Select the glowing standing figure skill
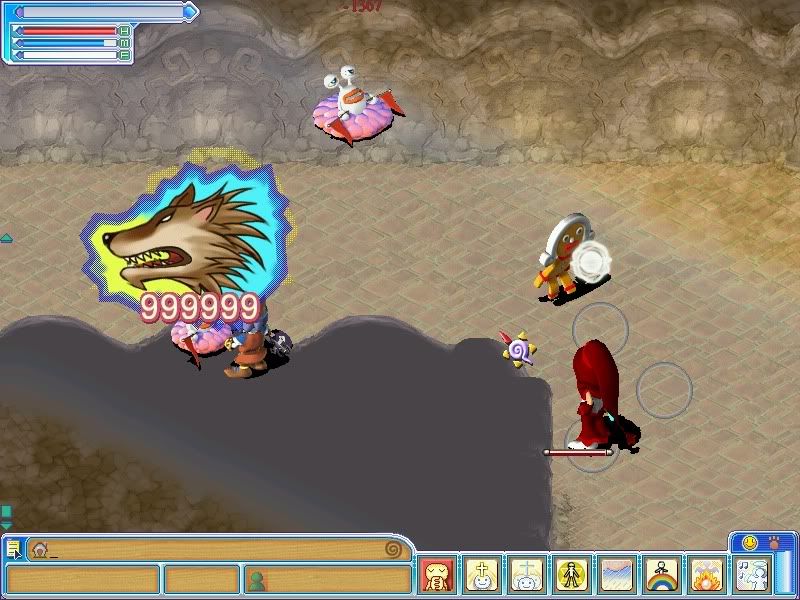800x600 pixels. (571, 575)
